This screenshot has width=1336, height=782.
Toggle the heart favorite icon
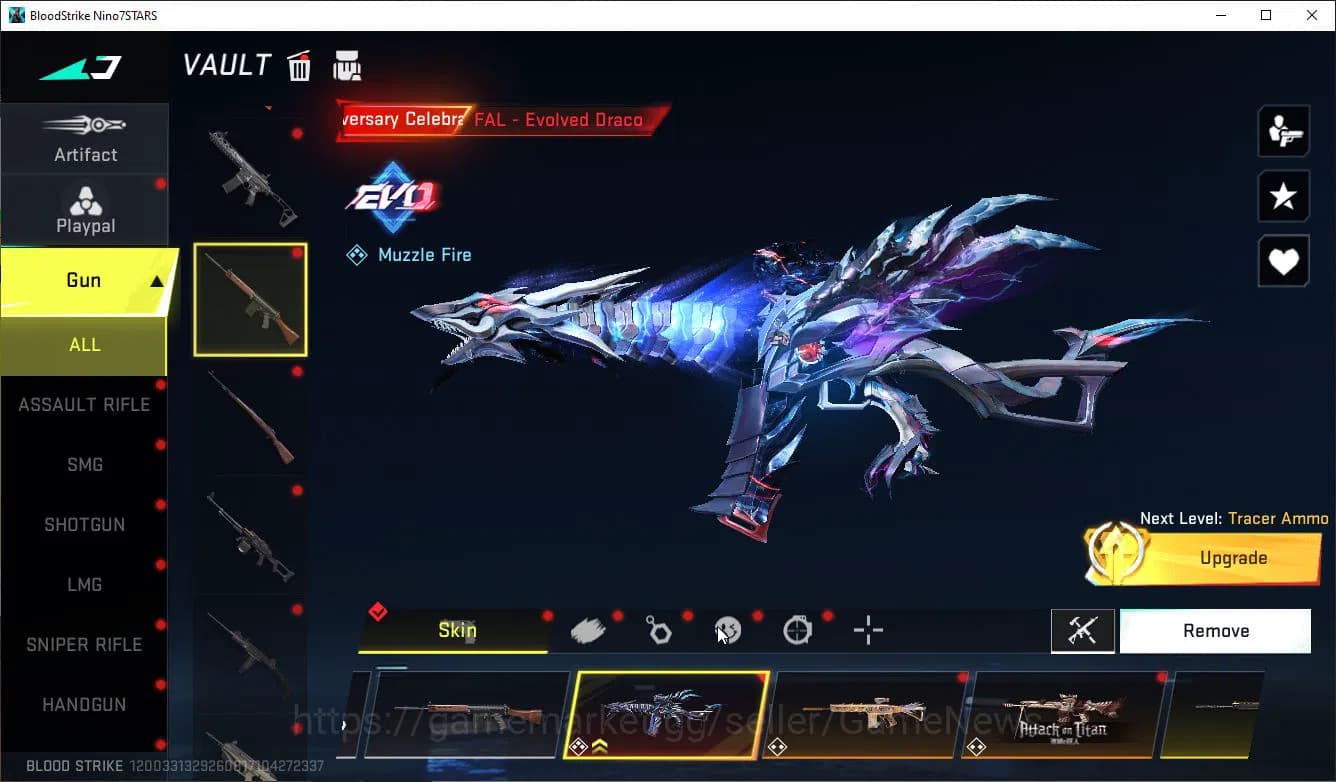coord(1283,261)
